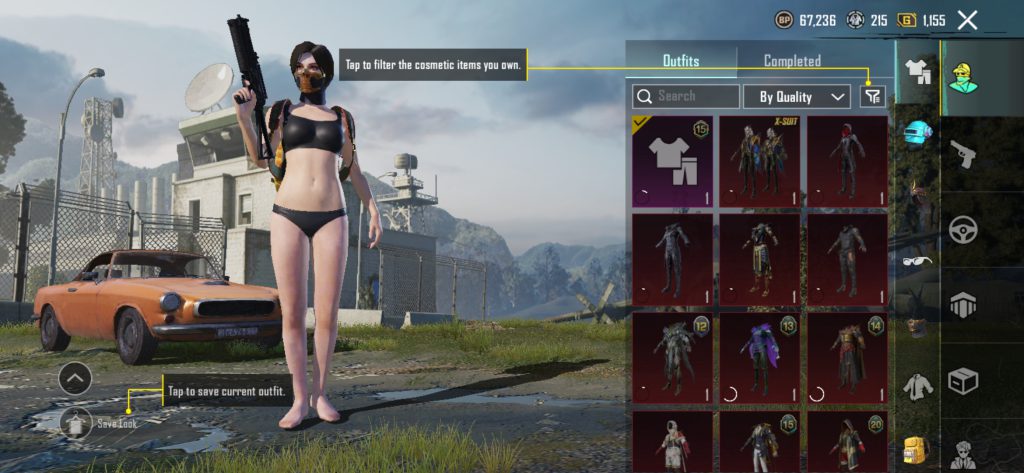Open the crate box section
The image size is (1024, 473).
(963, 380)
